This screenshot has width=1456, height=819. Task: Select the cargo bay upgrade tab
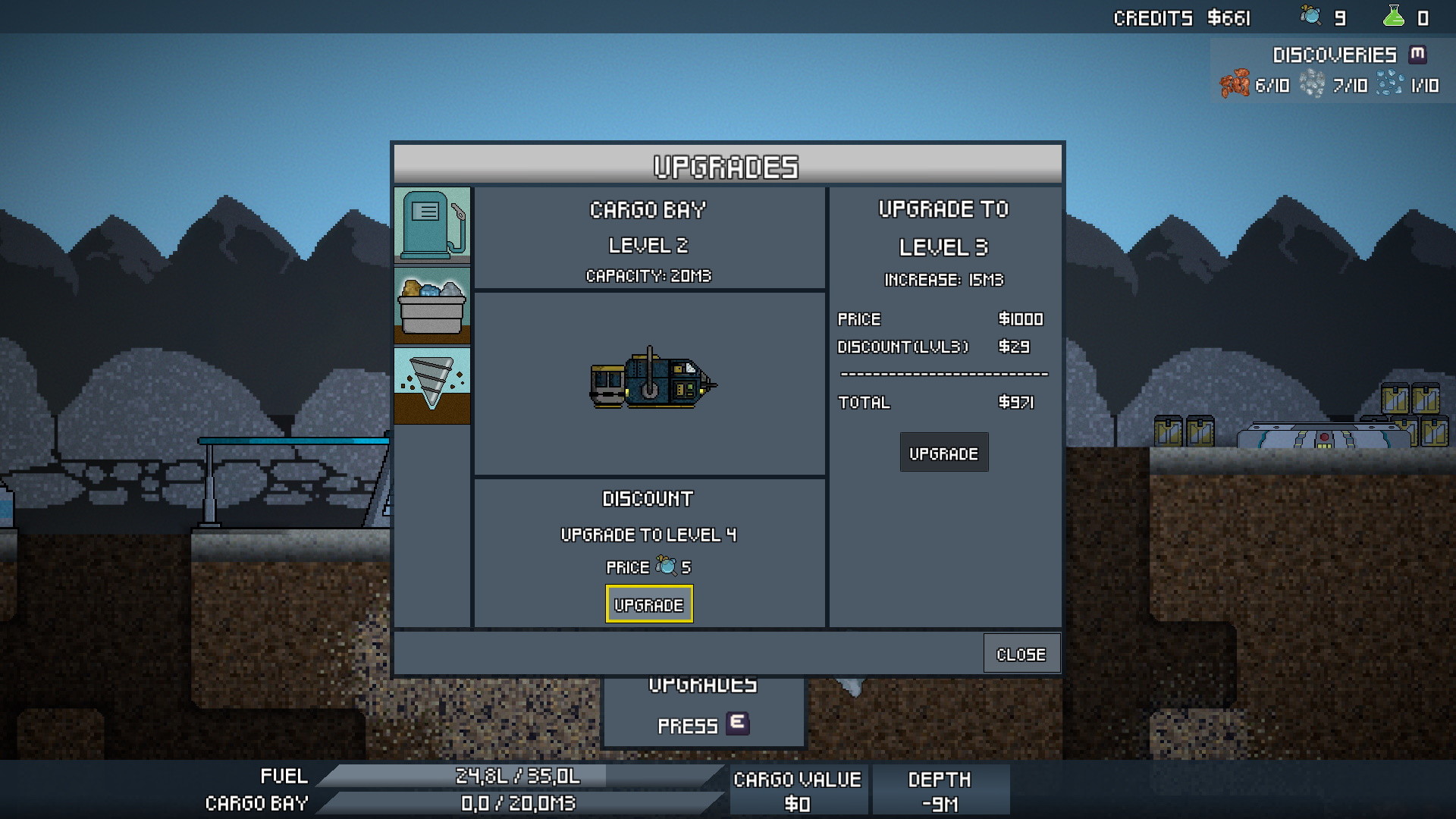(x=431, y=306)
